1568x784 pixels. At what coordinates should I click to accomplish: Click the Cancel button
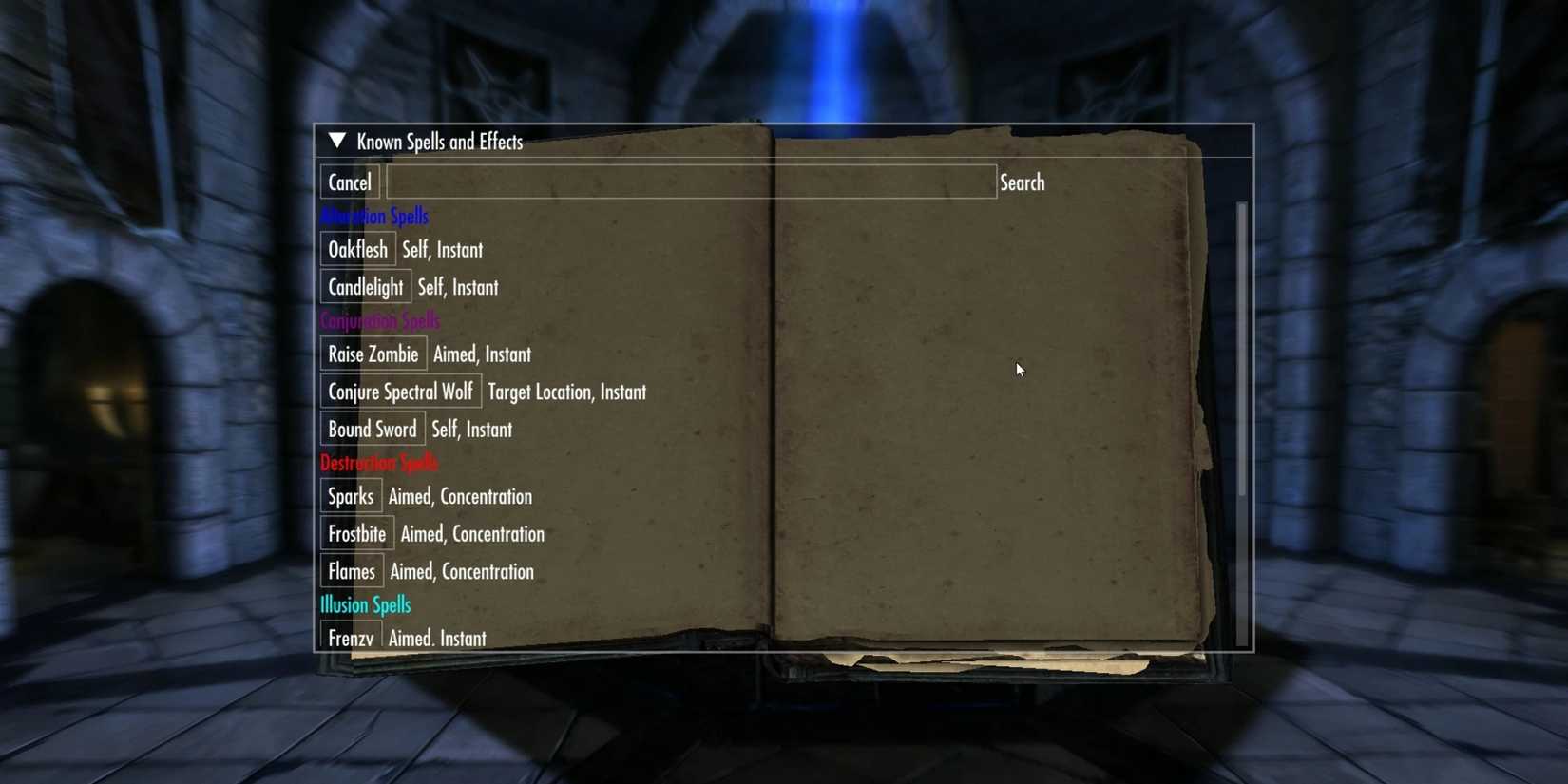coord(348,182)
